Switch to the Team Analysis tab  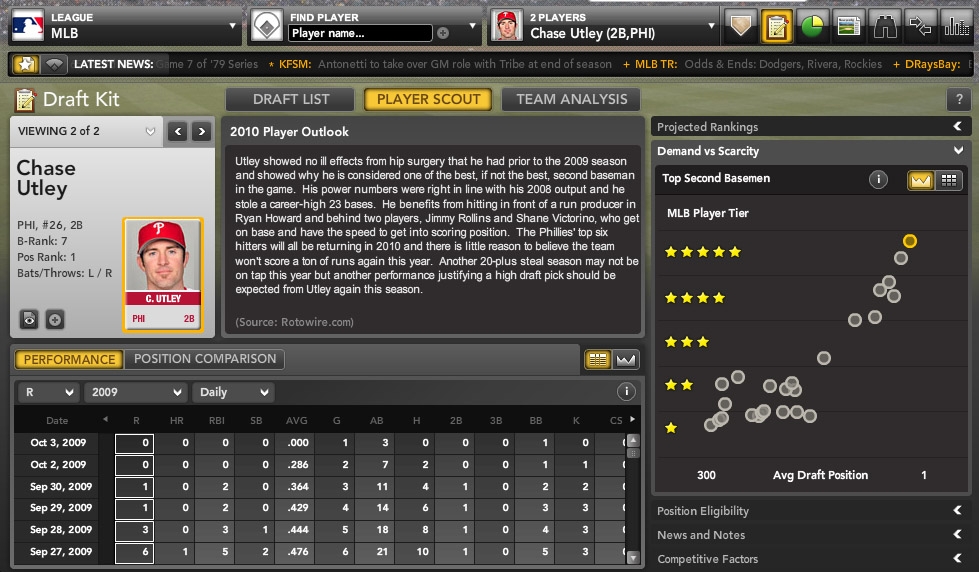pyautogui.click(x=572, y=99)
